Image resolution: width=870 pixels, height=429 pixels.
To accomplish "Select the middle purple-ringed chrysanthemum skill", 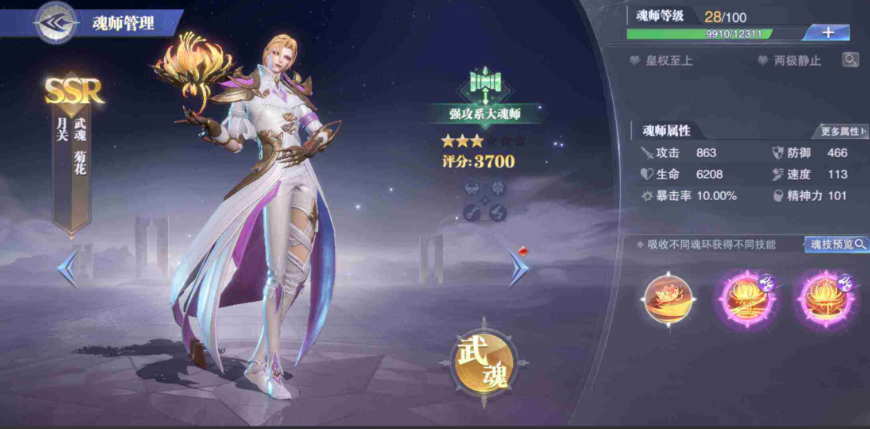I will [x=743, y=299].
